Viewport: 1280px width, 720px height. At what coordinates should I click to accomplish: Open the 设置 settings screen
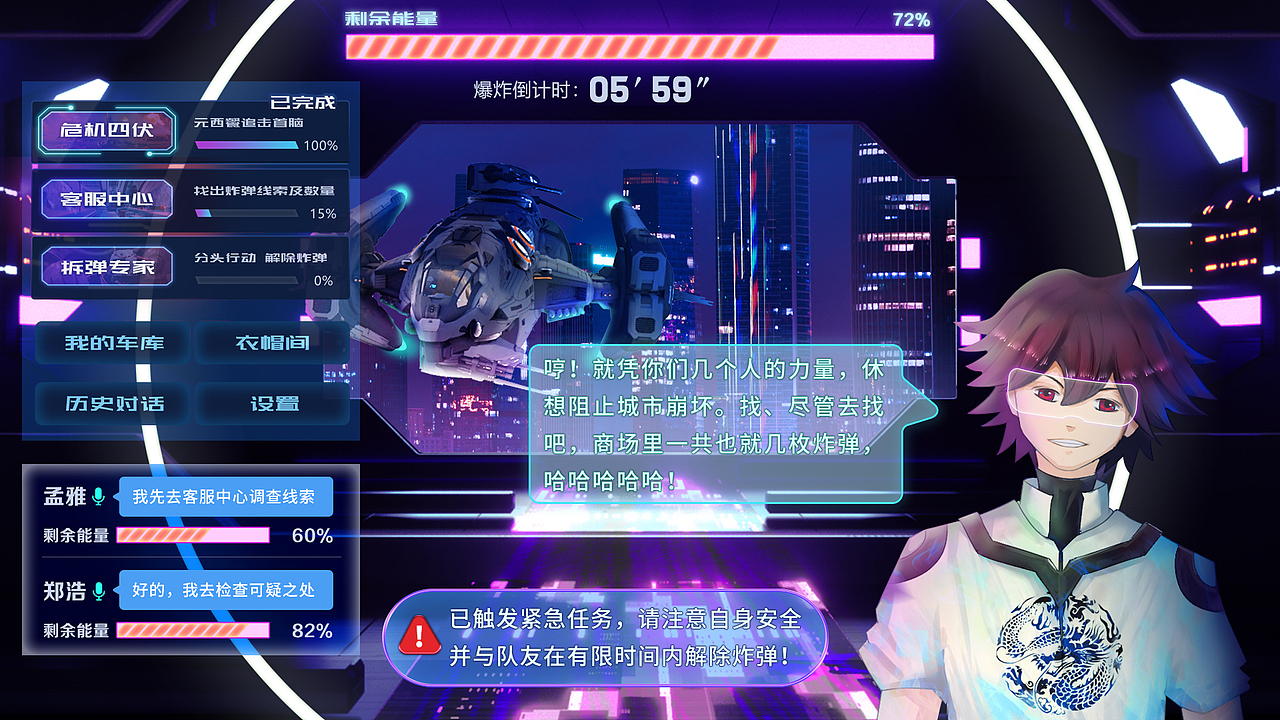point(273,404)
